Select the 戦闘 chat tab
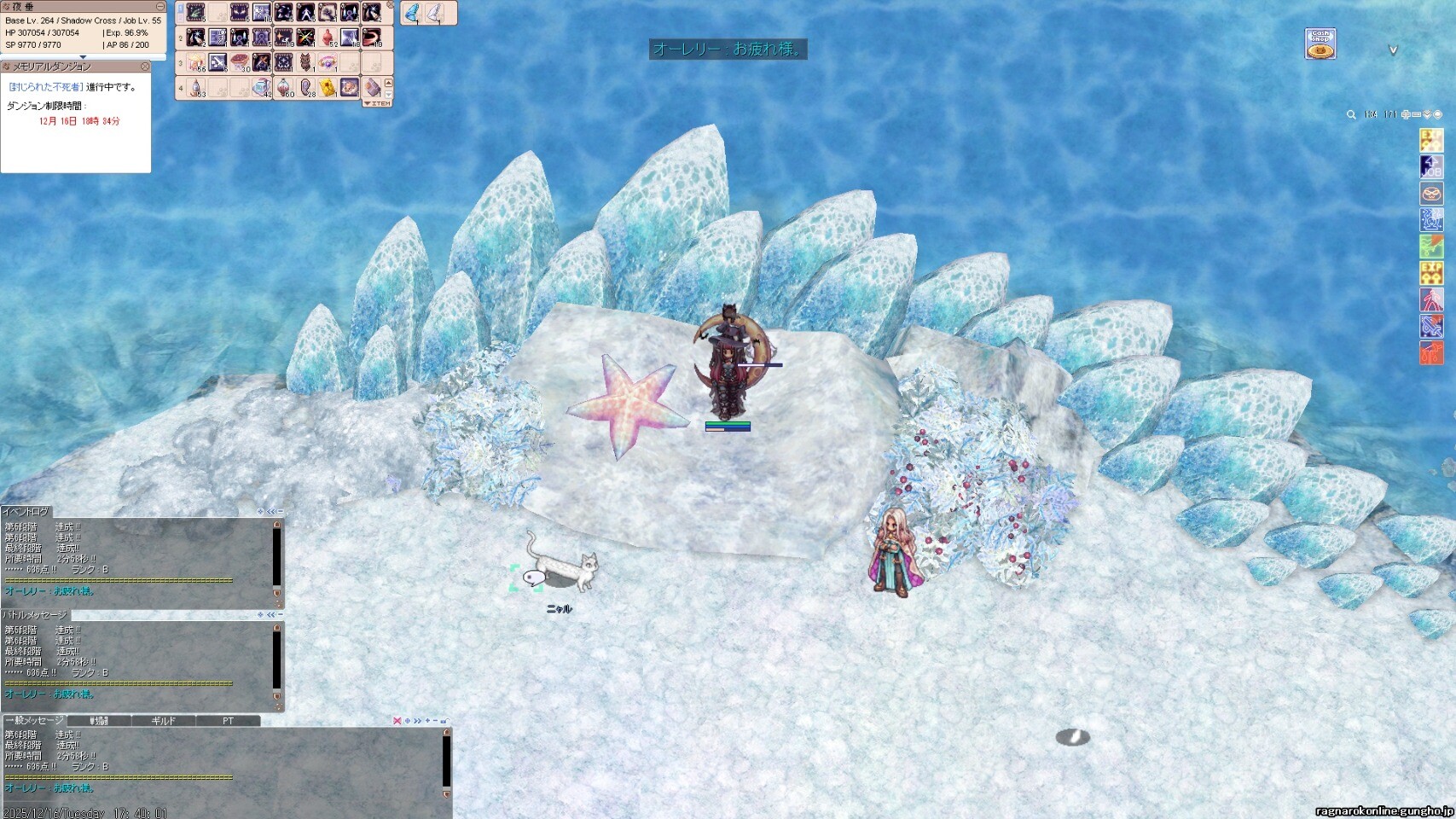 [99, 721]
